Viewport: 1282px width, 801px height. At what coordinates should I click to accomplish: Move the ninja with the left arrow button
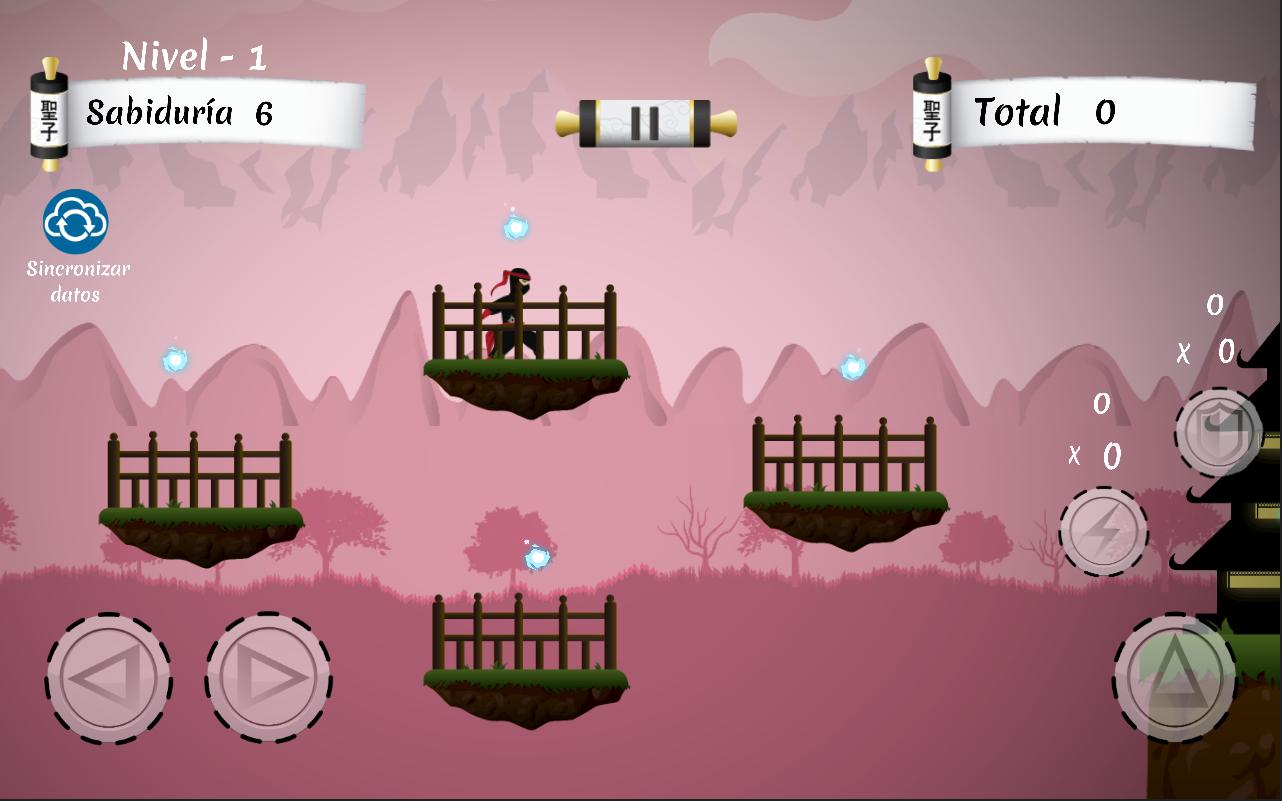(108, 678)
